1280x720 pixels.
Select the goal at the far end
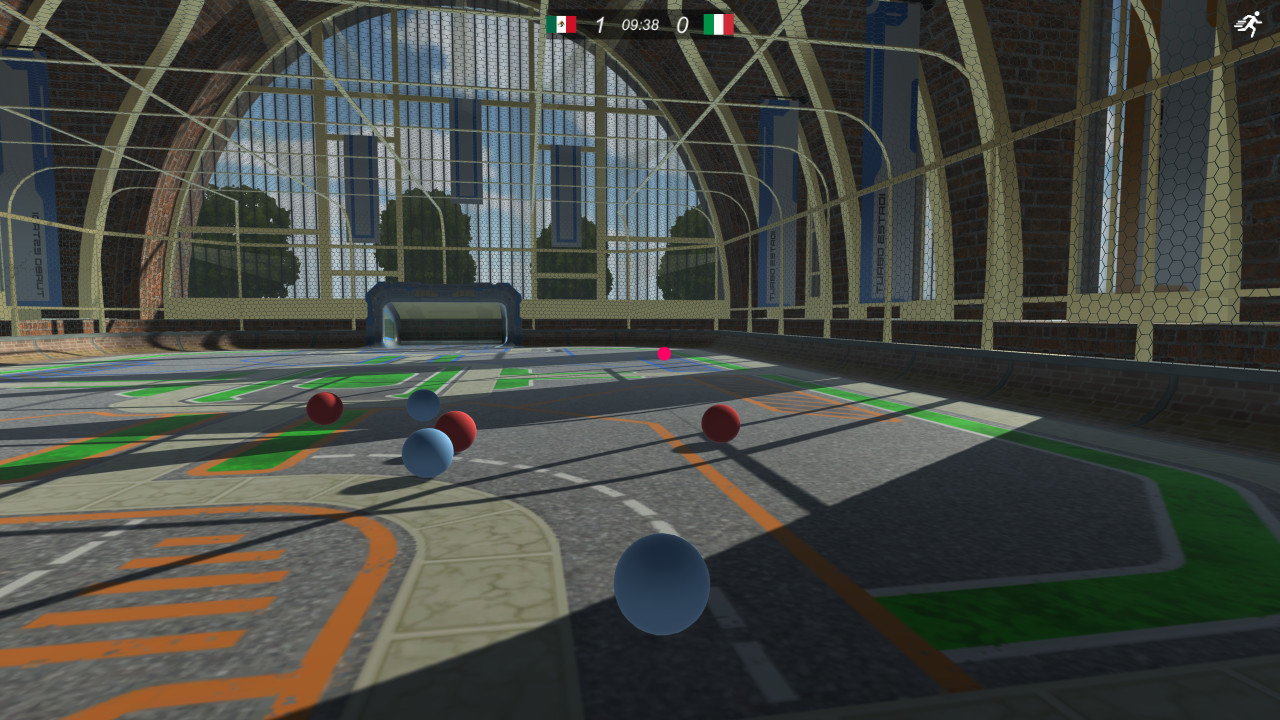(x=443, y=313)
